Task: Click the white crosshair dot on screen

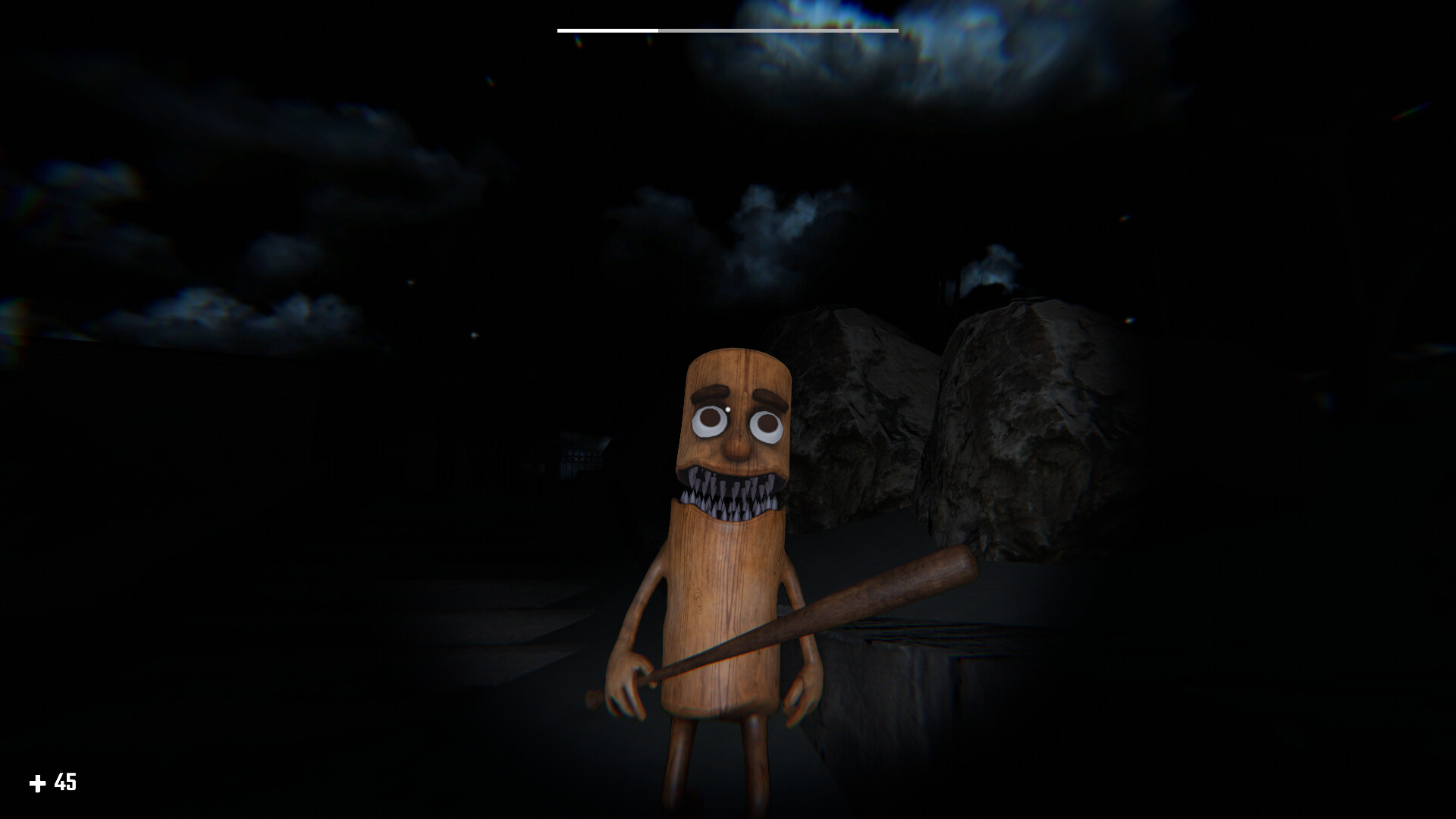Action: point(728,409)
